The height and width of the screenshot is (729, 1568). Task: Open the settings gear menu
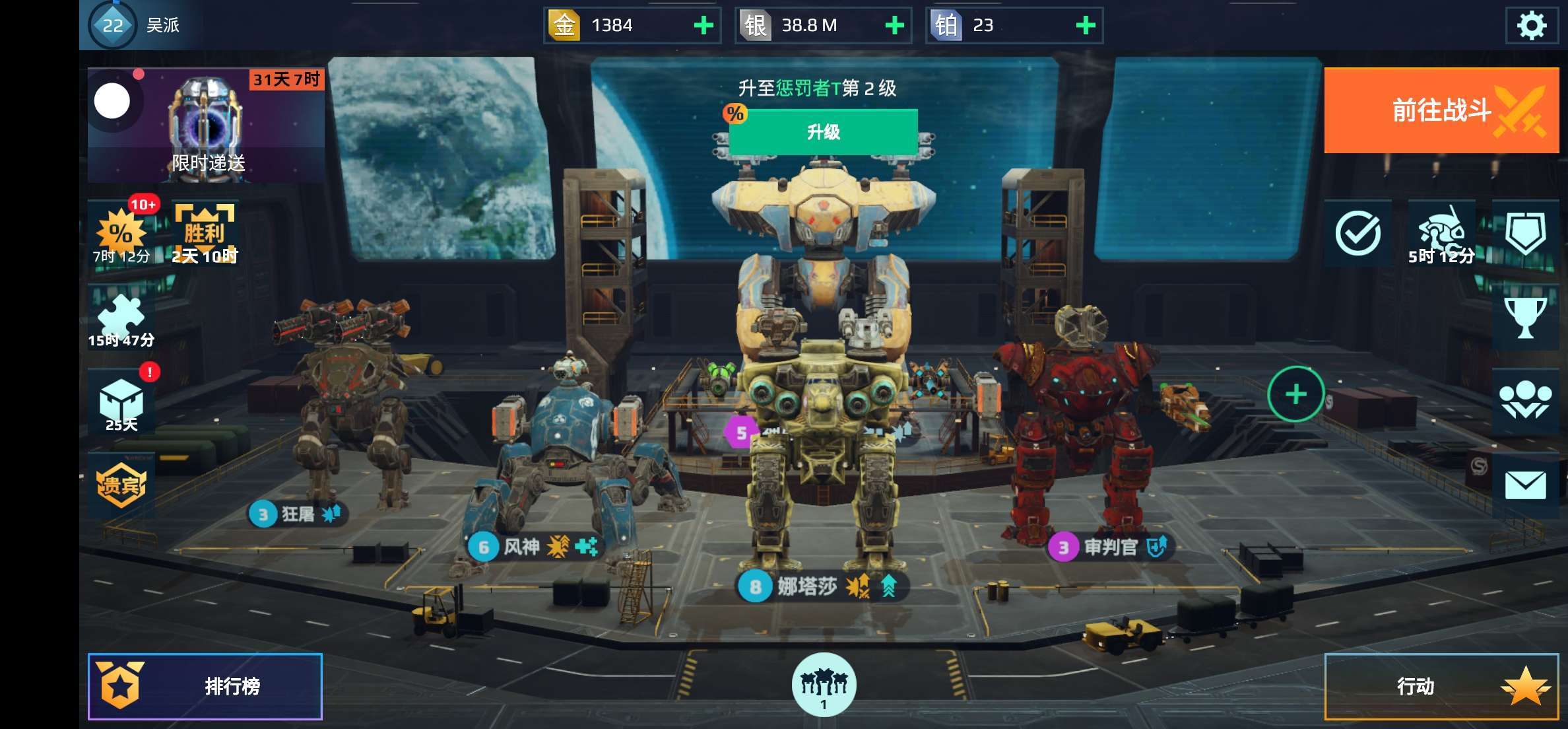coord(1531,26)
